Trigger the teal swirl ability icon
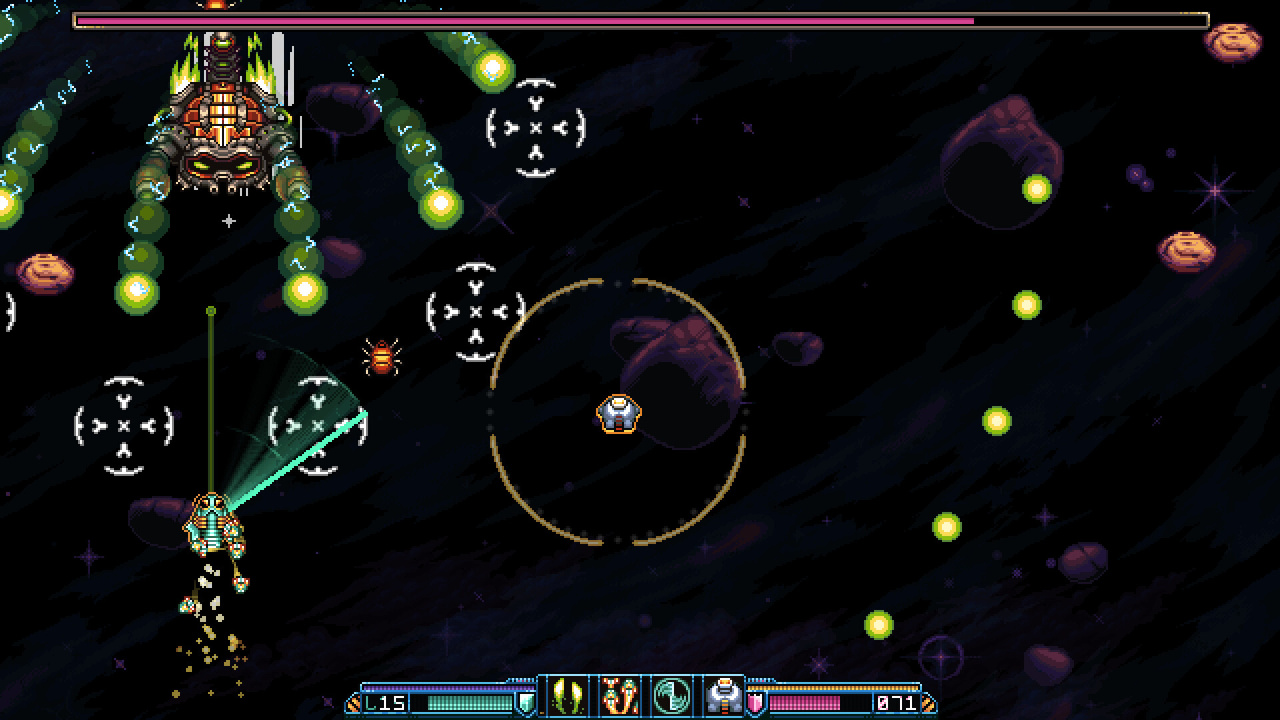 (x=671, y=696)
